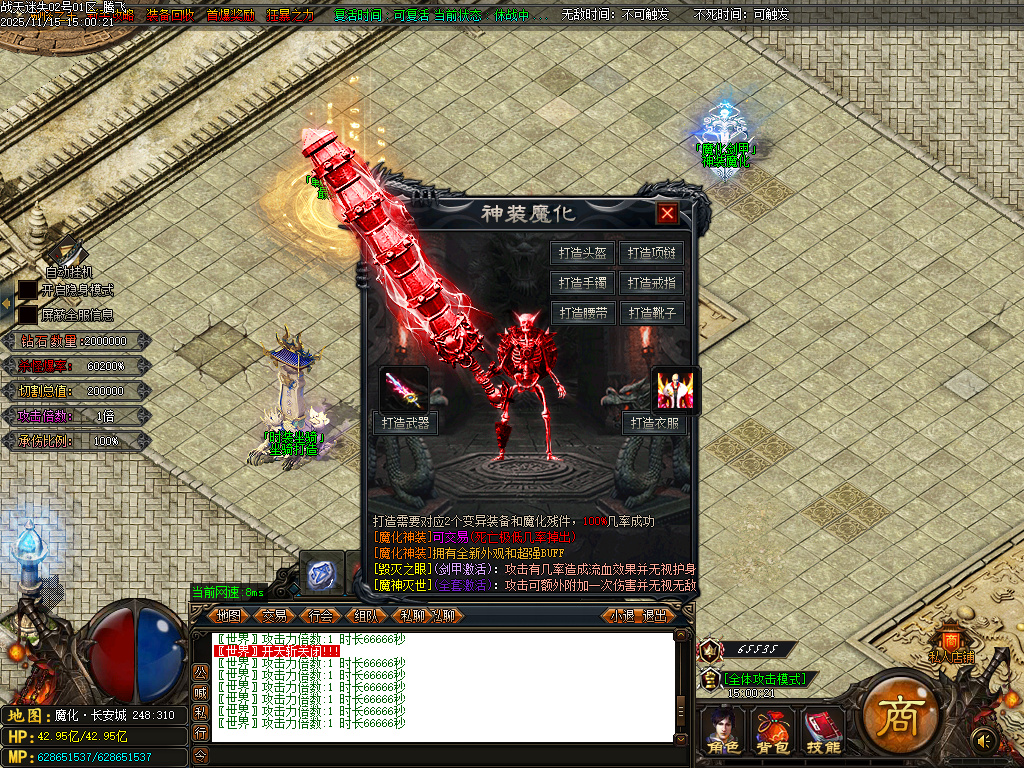Forge boots with 打造靴子
Screen dimensions: 1024x768
pos(652,313)
